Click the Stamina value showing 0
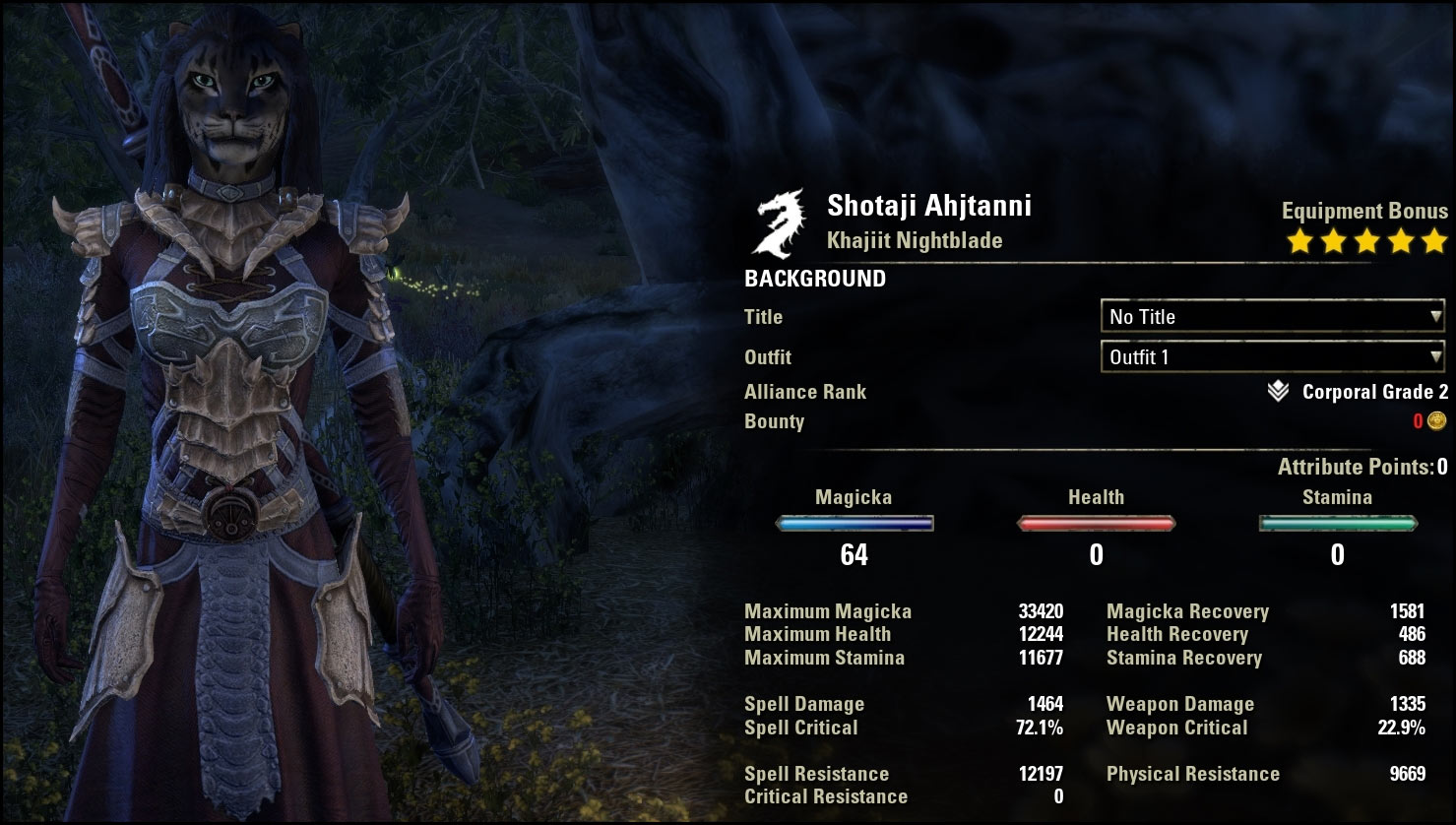The height and width of the screenshot is (825, 1456). tap(1338, 555)
